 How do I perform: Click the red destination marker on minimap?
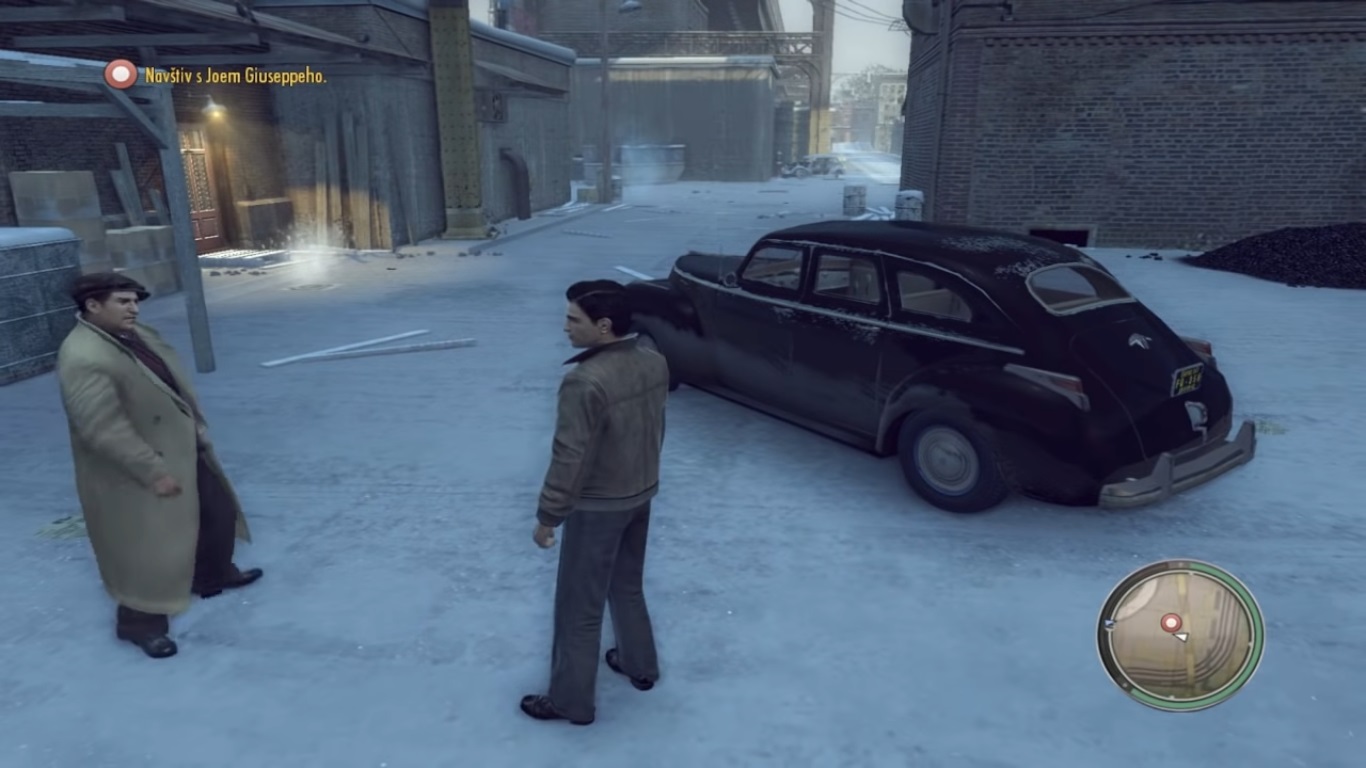[x=1171, y=622]
